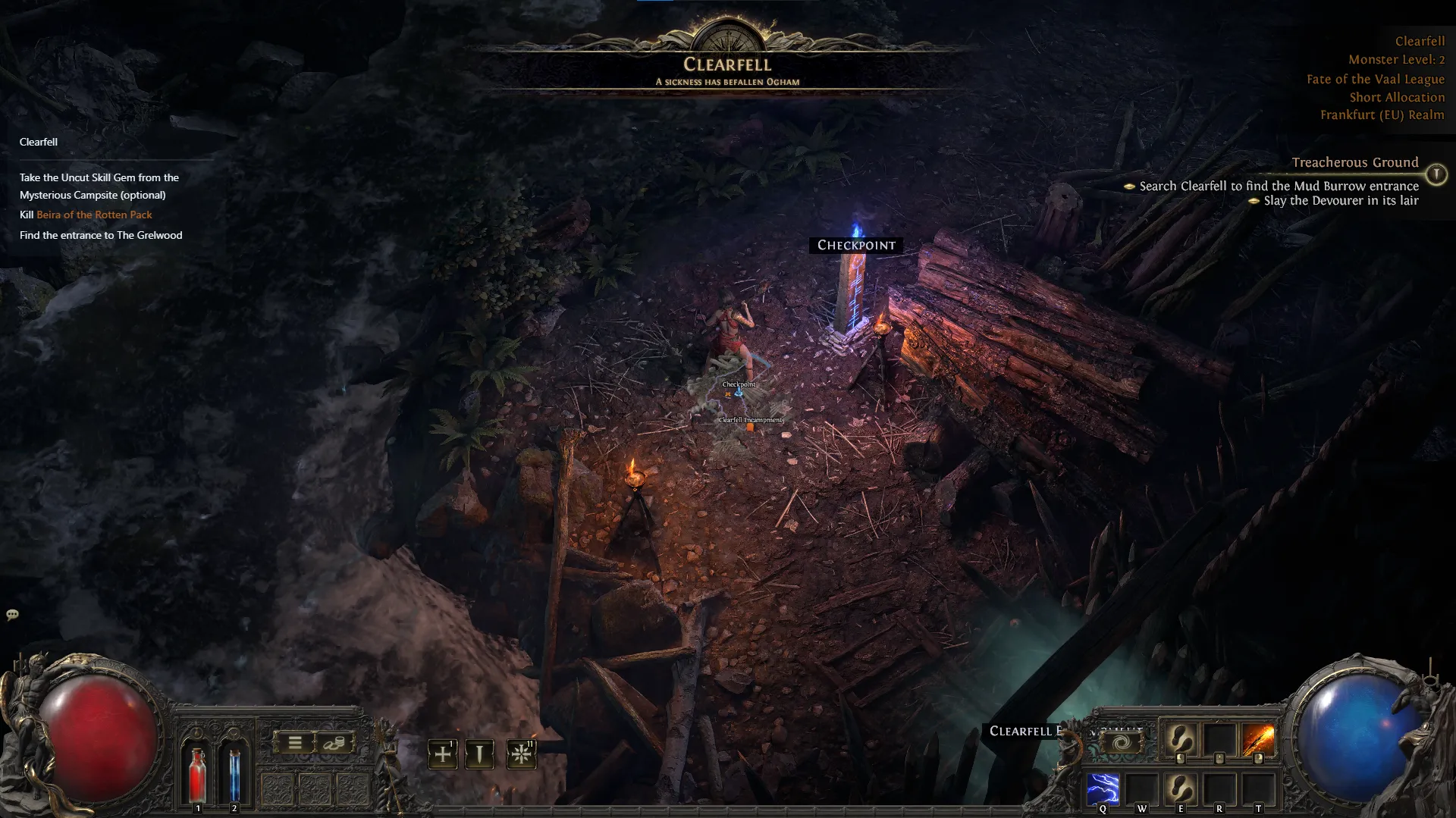
Task: Toggle the Treacherous Ground quest tracker circle
Action: coord(1436,174)
